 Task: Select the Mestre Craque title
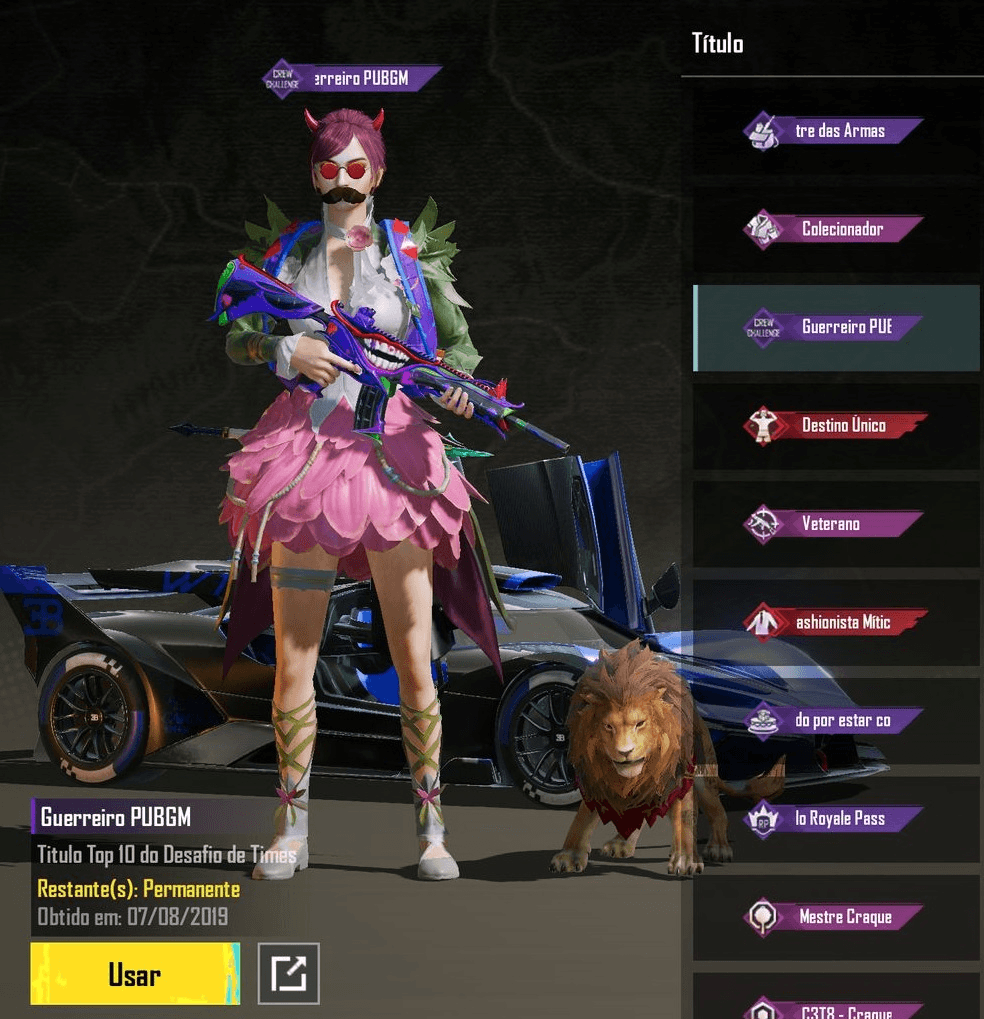(834, 916)
